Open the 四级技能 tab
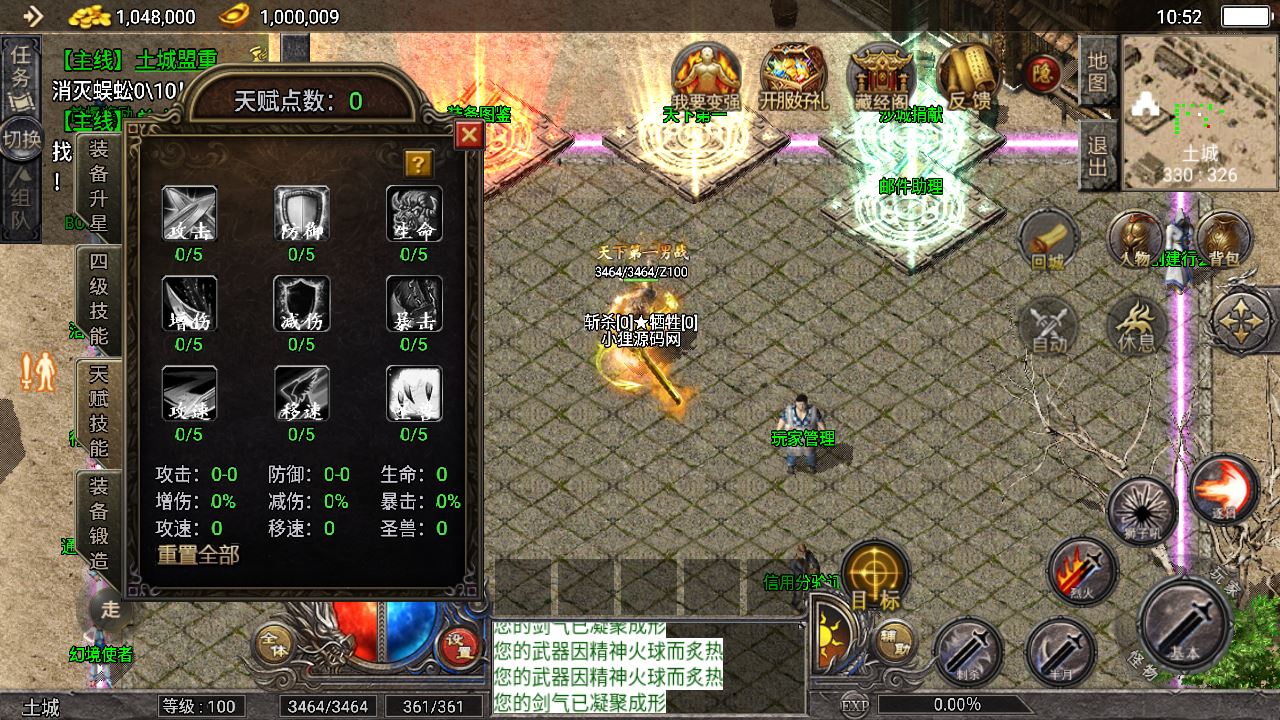The width and height of the screenshot is (1280, 720). tap(99, 298)
